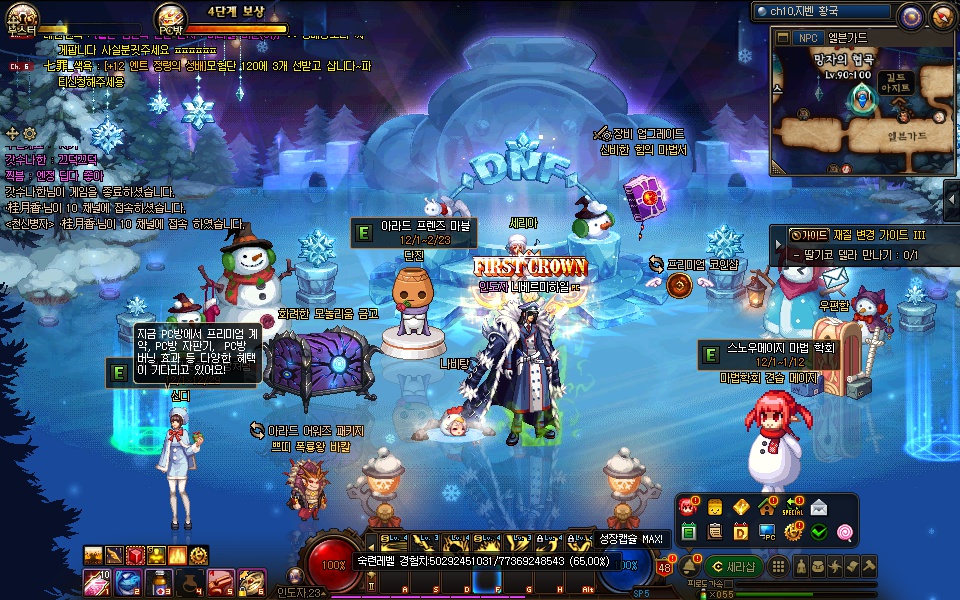Viewport: 960px width, 600px height.
Task: Open the PC monitor icon
Action: 767,532
